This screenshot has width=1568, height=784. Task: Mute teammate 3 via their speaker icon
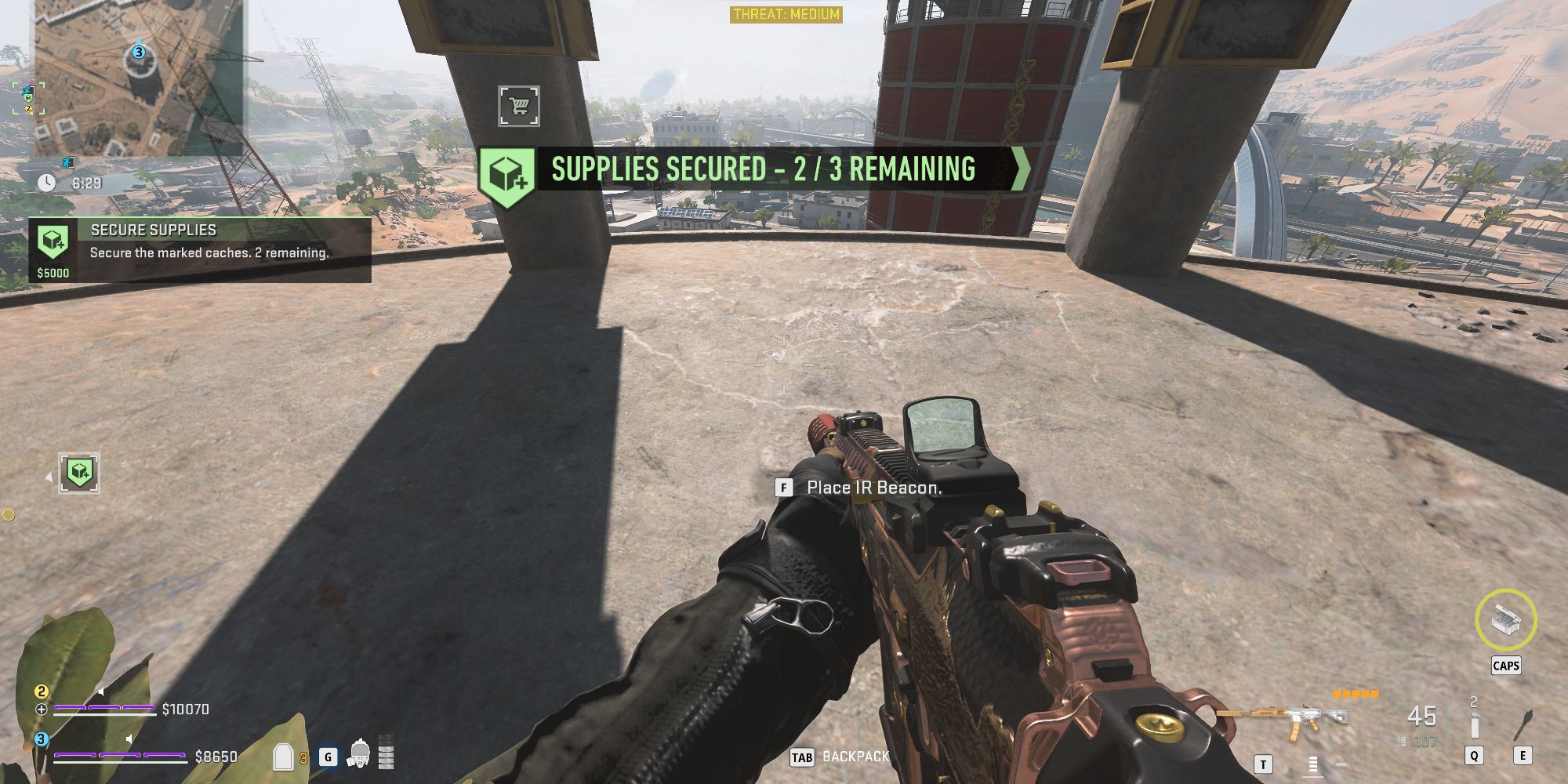[129, 738]
